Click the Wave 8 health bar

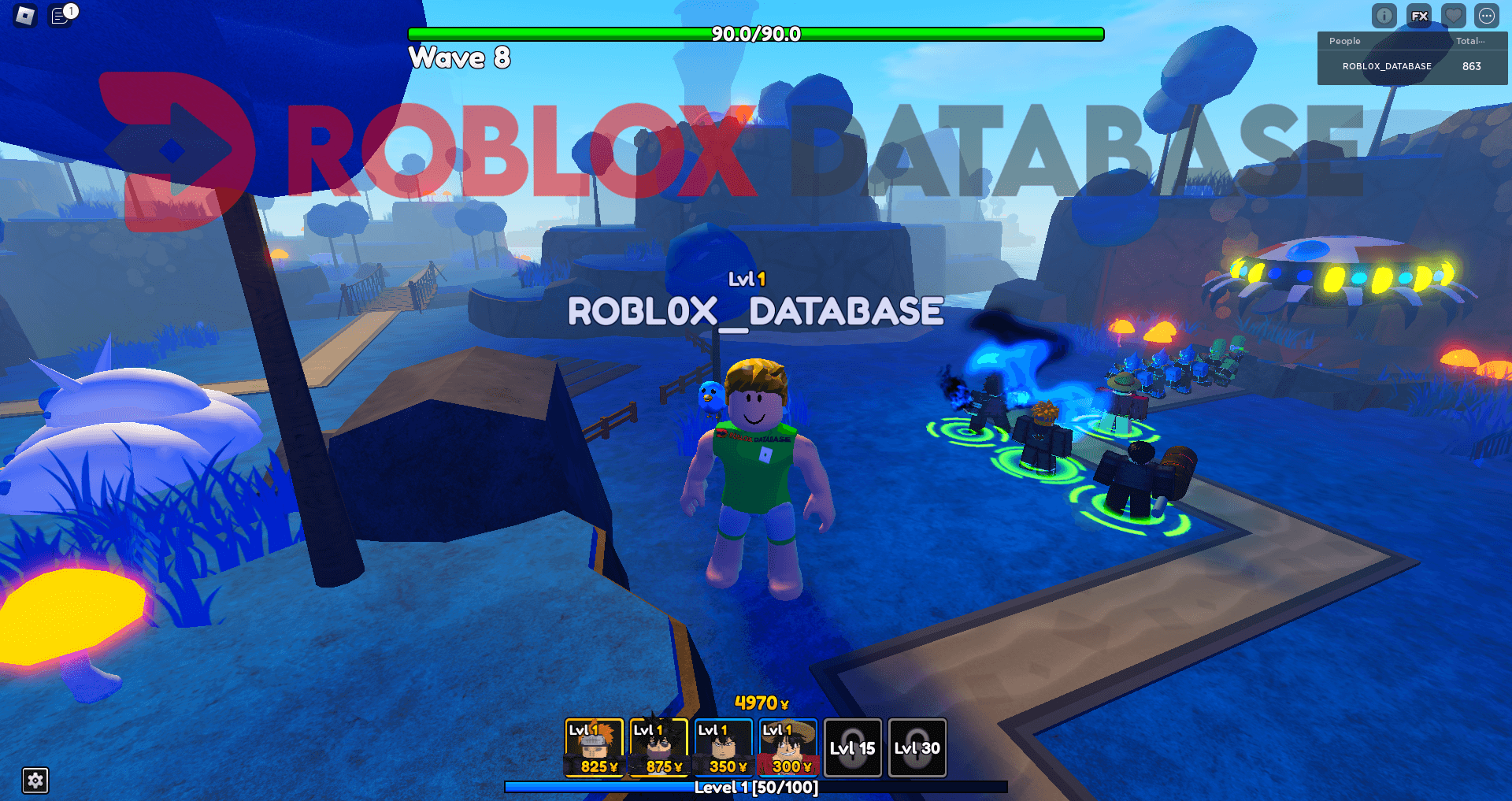click(x=754, y=35)
